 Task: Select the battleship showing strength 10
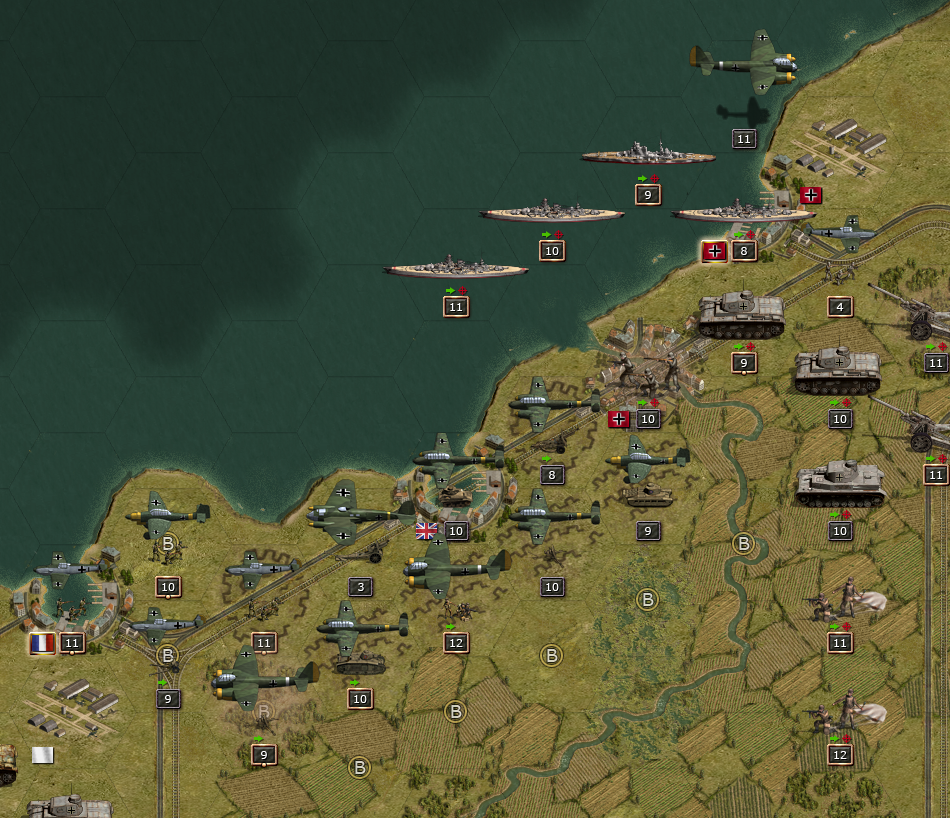(551, 212)
